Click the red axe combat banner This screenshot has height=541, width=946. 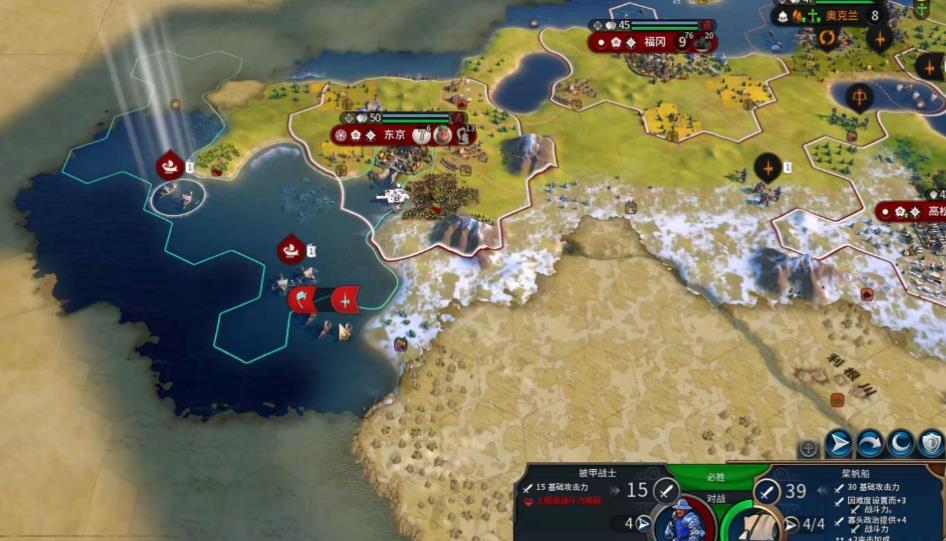point(303,298)
